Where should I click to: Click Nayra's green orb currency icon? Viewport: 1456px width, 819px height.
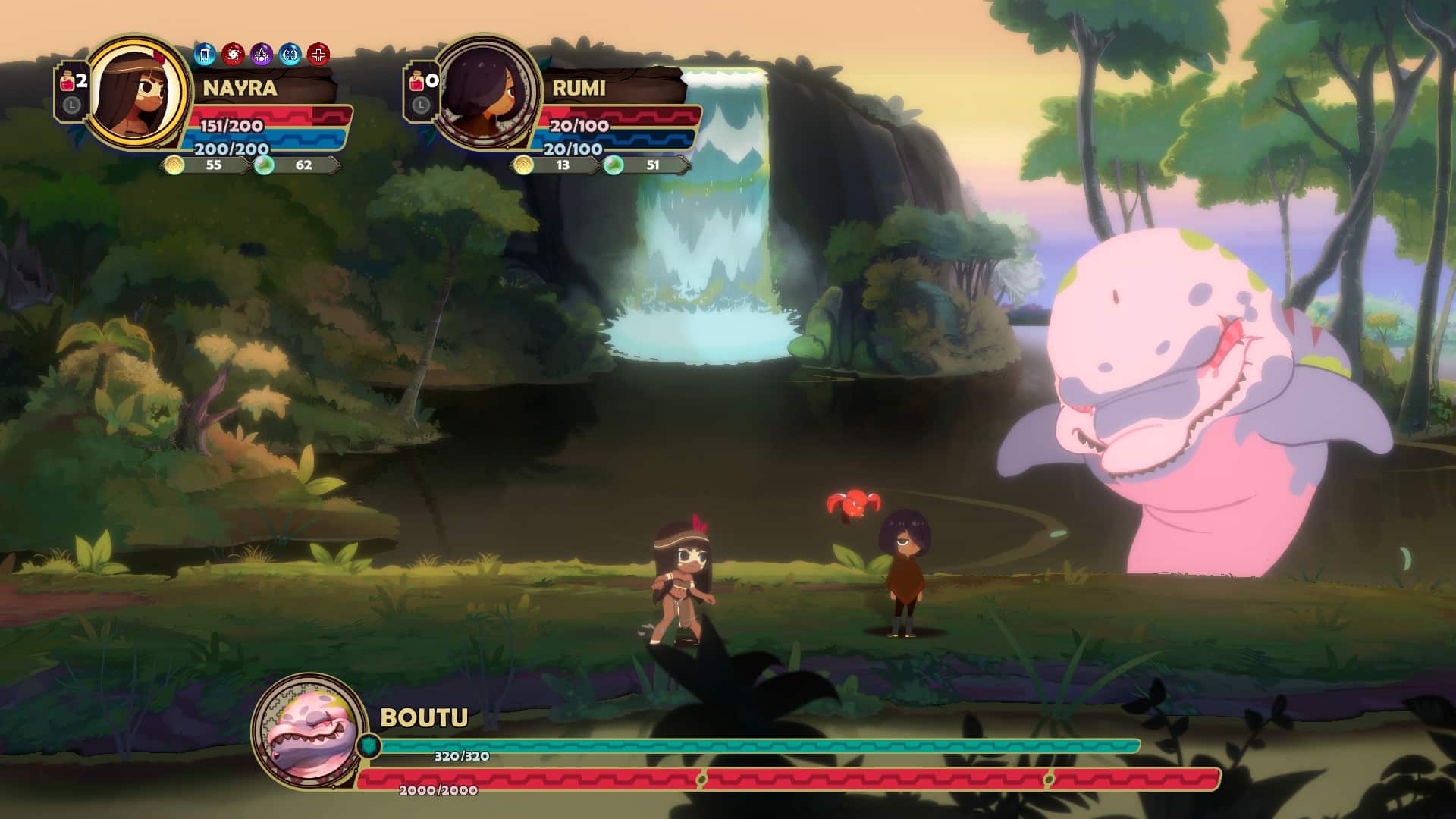[x=264, y=165]
